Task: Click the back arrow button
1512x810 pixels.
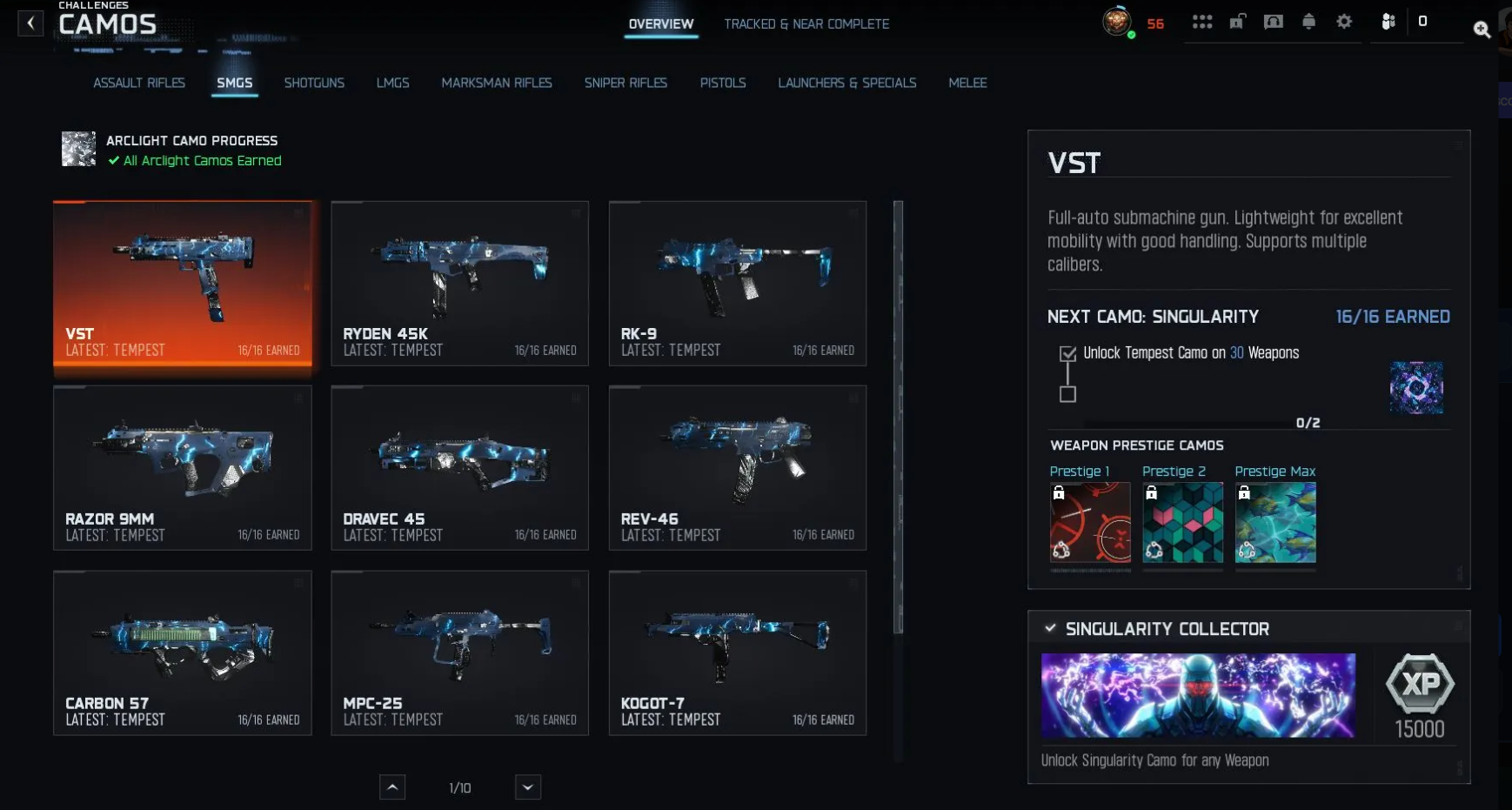Action: coord(30,23)
